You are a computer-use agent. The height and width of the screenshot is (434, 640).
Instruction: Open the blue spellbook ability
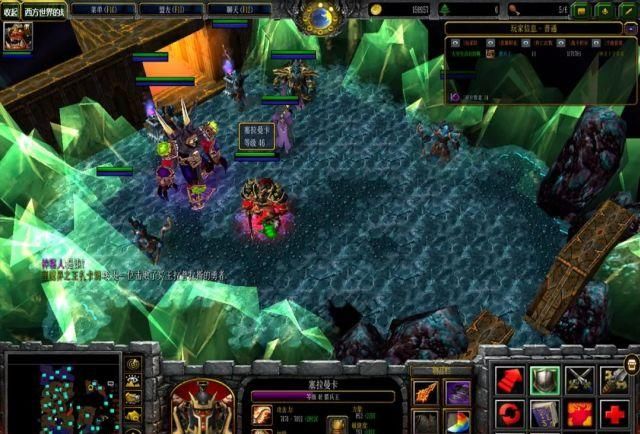[x=544, y=413]
